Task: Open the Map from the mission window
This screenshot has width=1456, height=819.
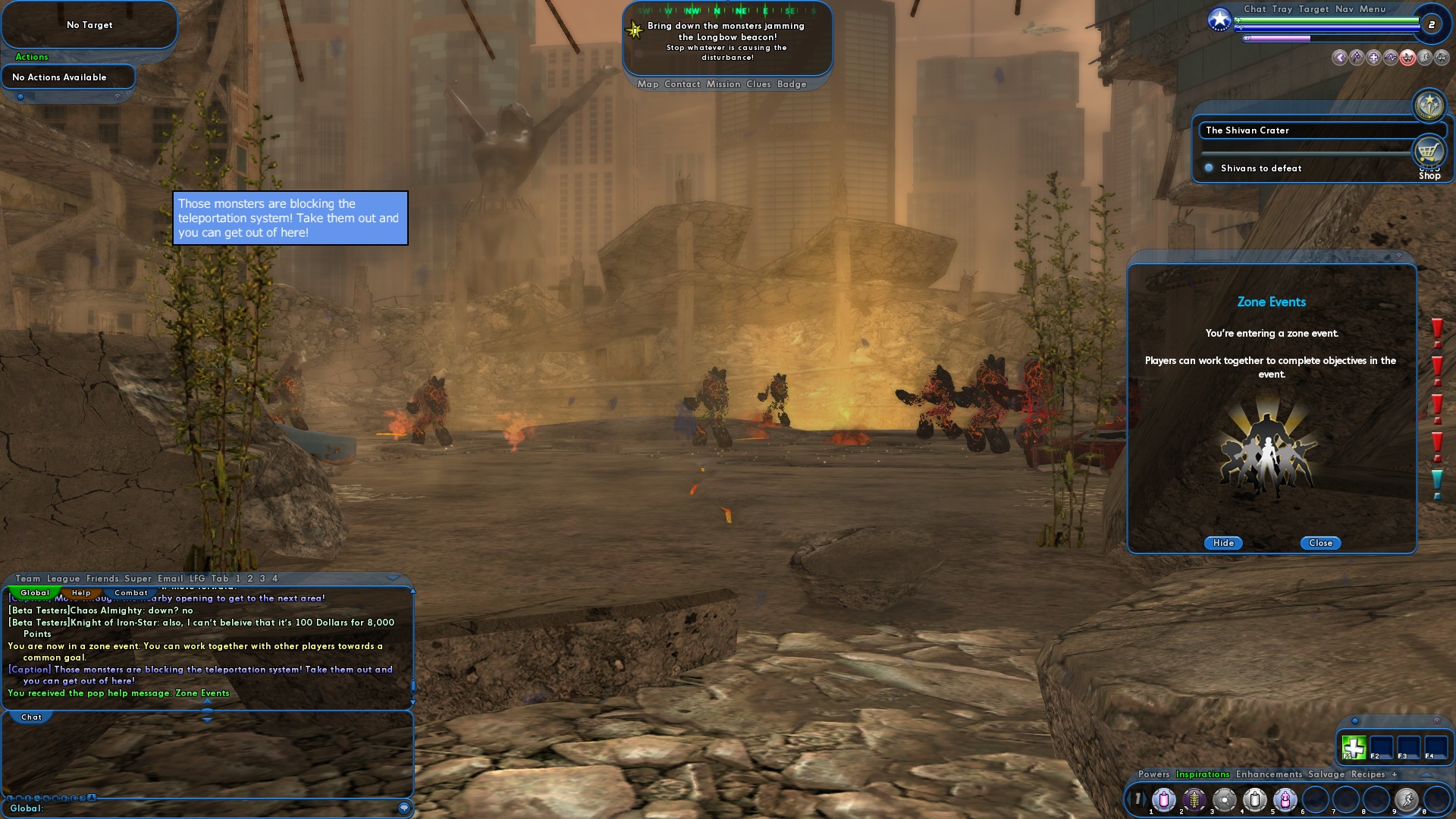Action: [648, 84]
